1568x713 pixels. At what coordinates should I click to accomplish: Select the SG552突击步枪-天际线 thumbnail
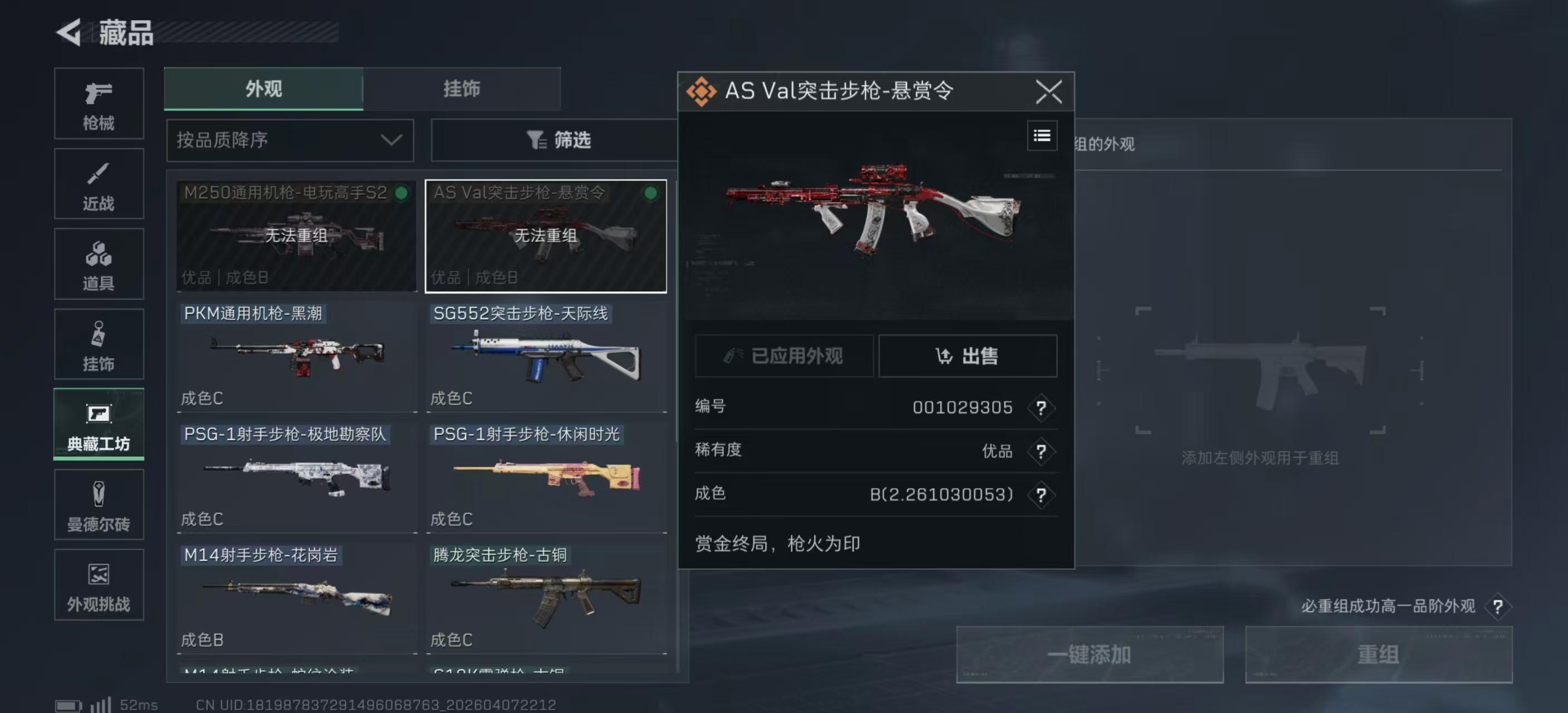coord(546,356)
